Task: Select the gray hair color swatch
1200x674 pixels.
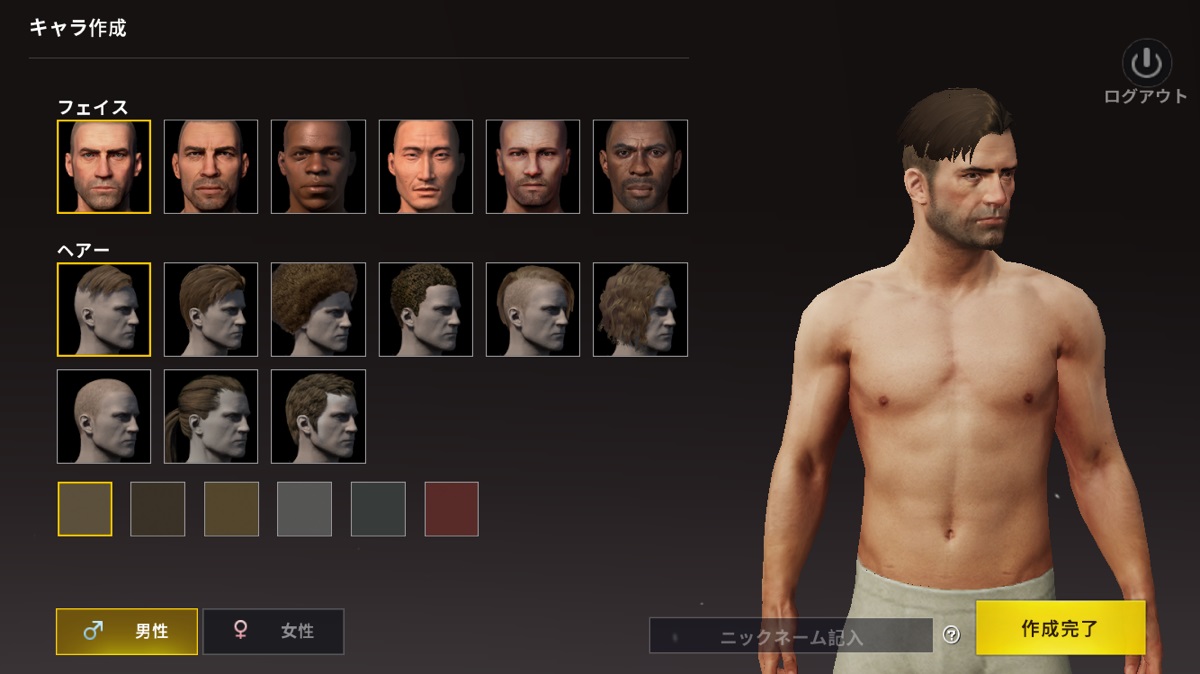Action: (304, 509)
